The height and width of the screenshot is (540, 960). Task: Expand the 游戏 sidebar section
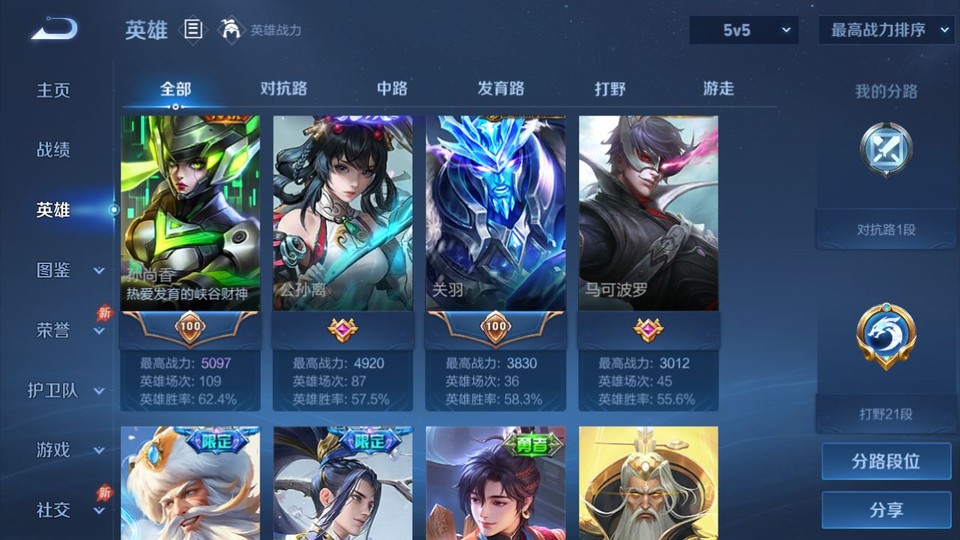coord(70,450)
